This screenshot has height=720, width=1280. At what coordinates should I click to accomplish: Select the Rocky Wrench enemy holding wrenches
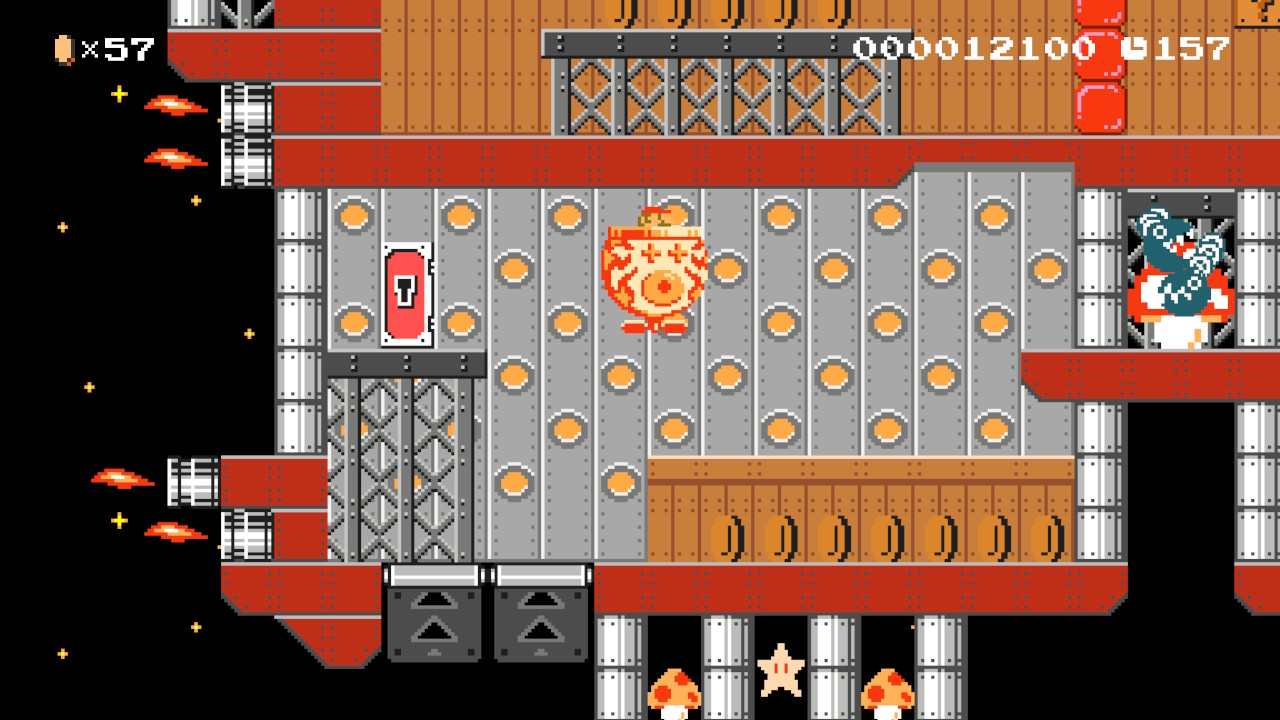[1175, 270]
